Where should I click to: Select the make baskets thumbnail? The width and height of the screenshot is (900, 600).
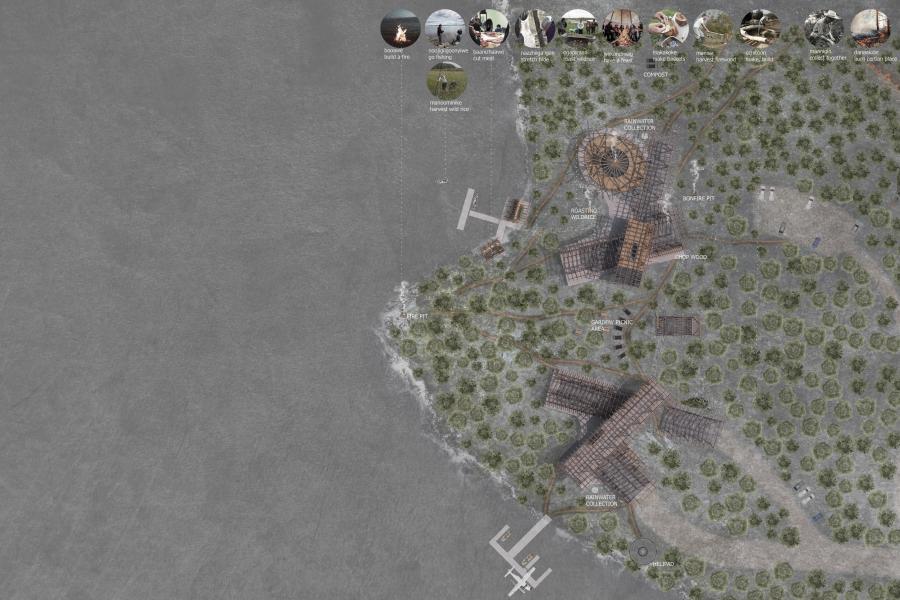[667, 28]
